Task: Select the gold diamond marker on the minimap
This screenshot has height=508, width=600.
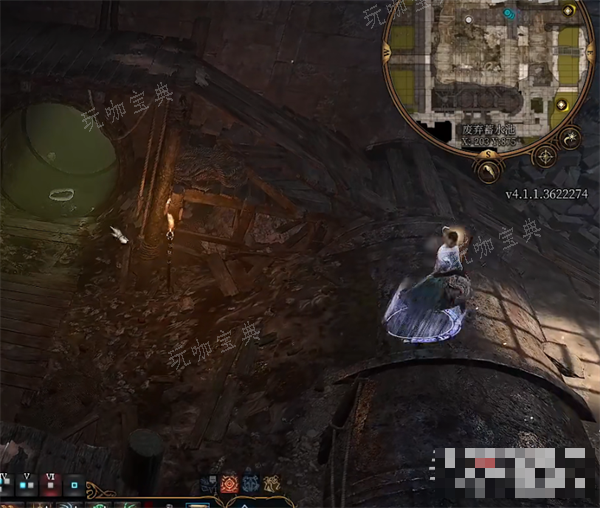Action: tap(562, 105)
